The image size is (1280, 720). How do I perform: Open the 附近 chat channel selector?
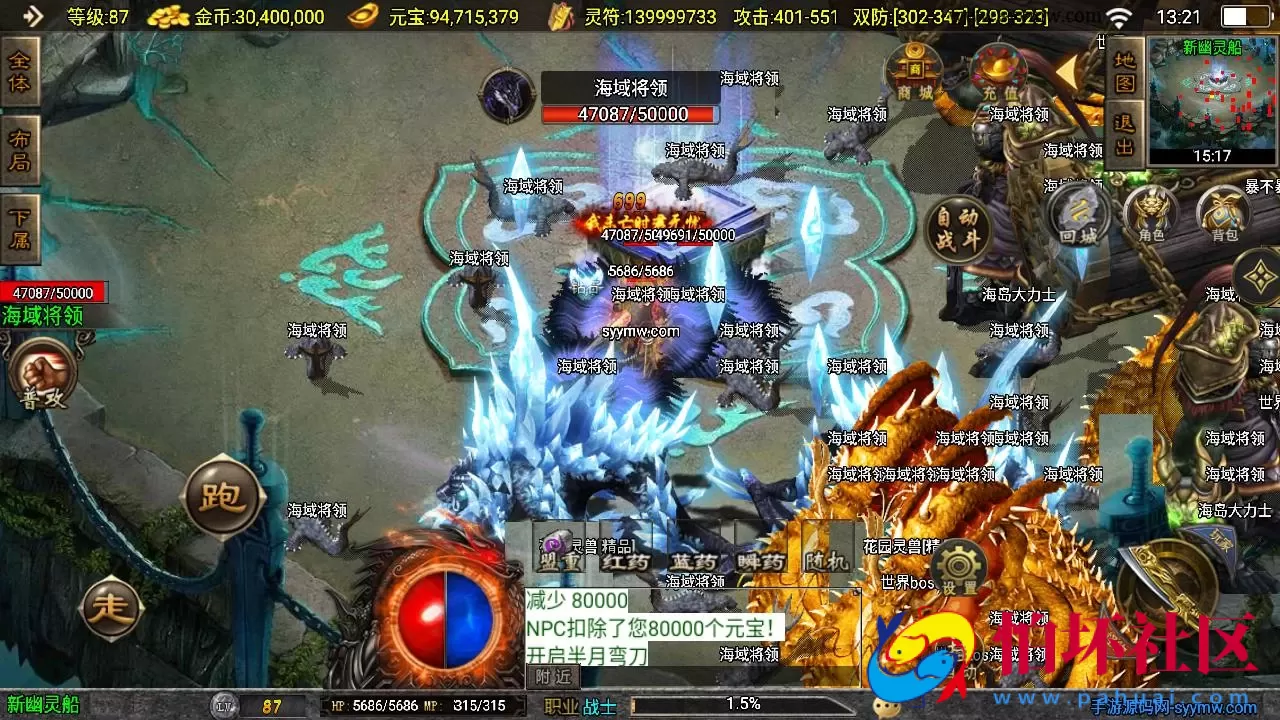pyautogui.click(x=555, y=677)
